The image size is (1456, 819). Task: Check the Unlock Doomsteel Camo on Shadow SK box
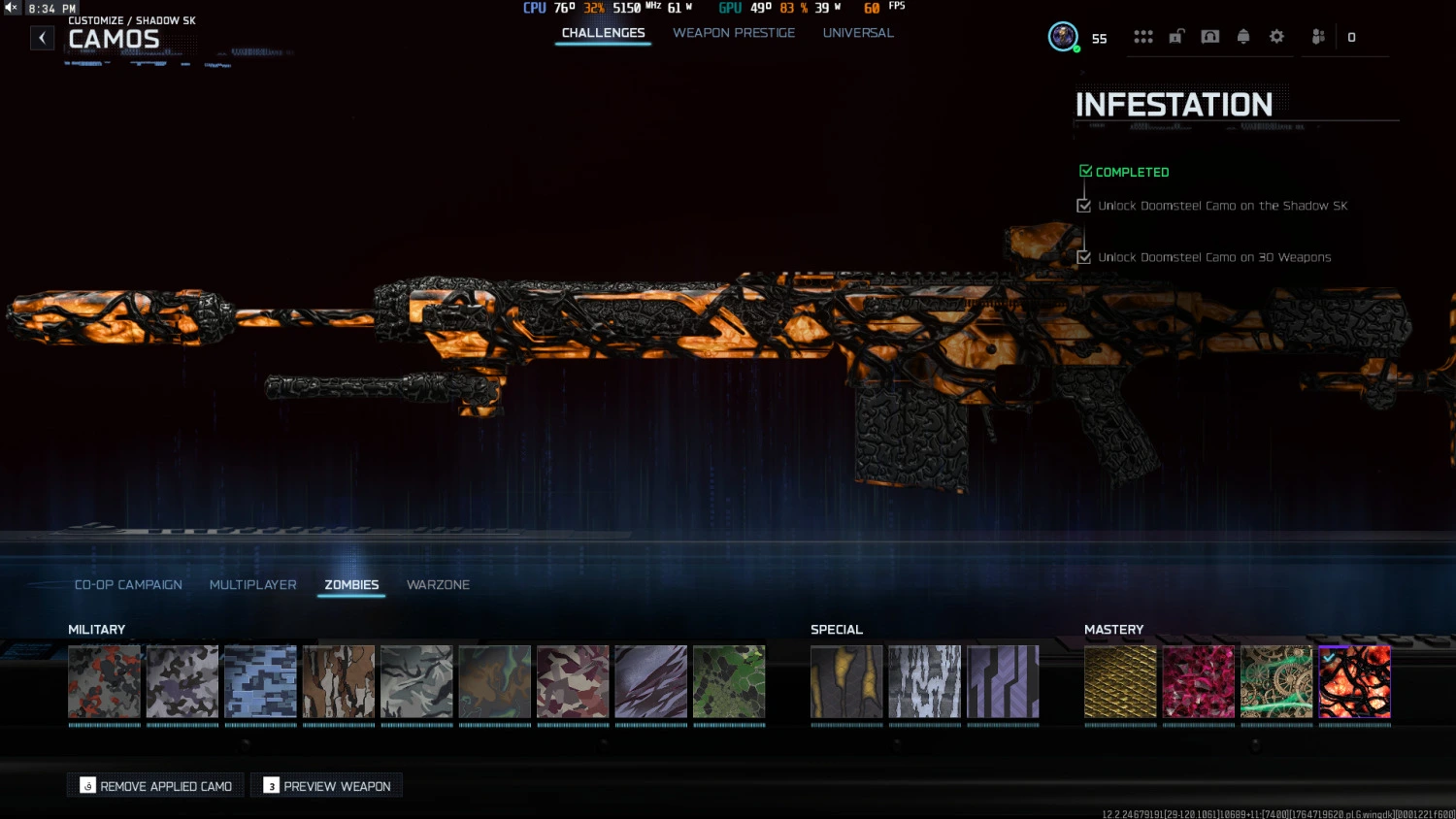coord(1084,205)
